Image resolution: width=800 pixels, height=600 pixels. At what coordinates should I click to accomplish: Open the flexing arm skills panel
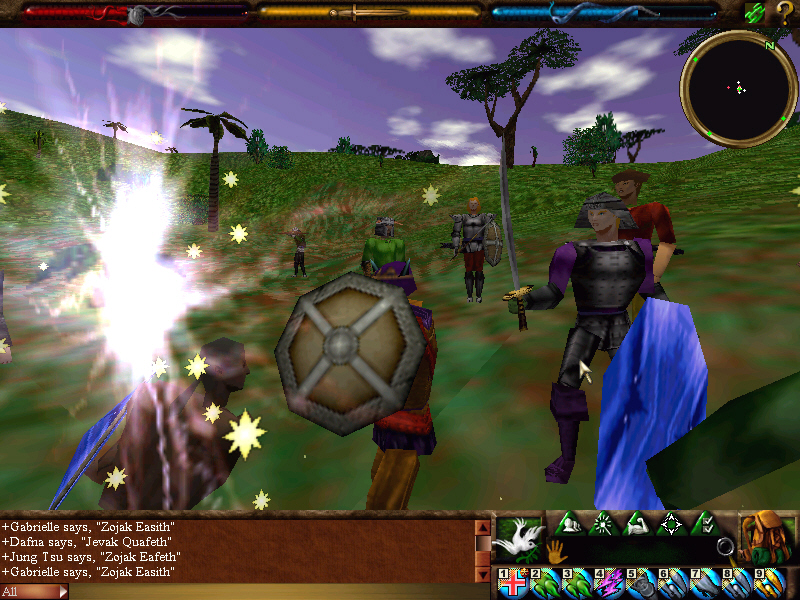637,523
